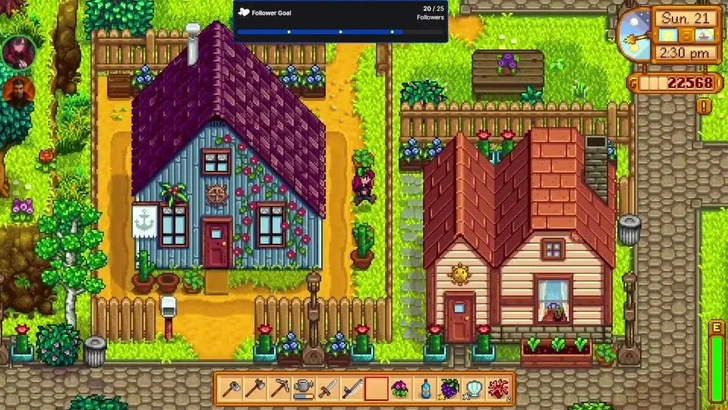Select the red coral slot
This screenshot has width=728, height=410.
pos(497,388)
